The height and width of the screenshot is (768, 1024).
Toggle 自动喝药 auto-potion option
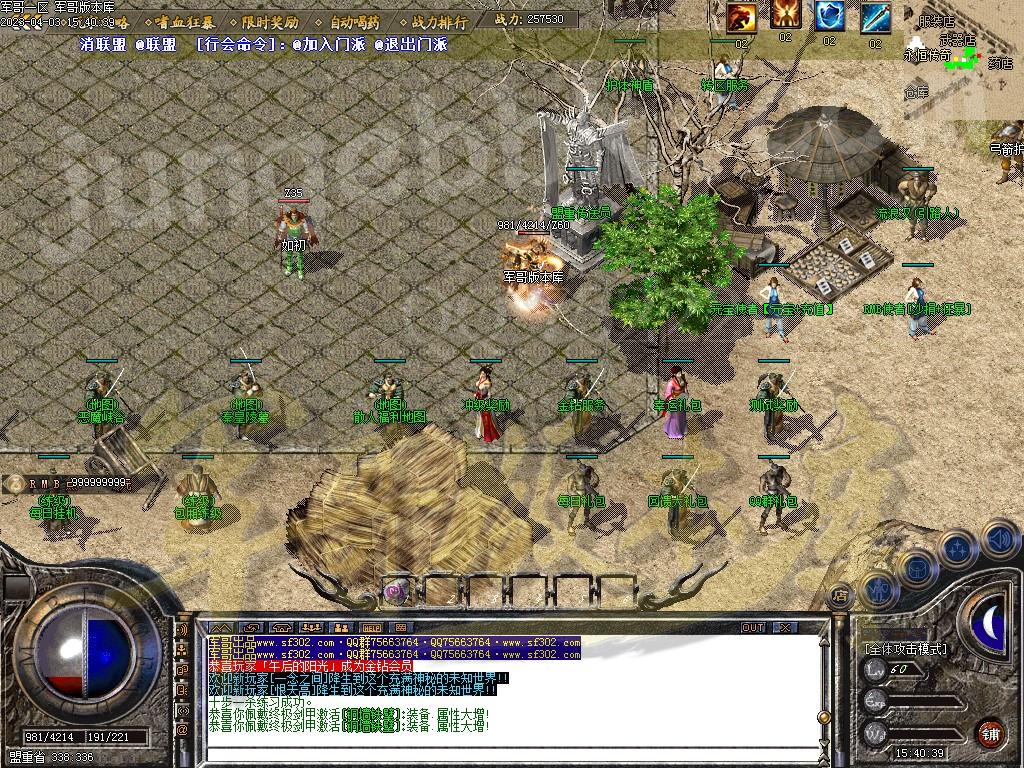(354, 21)
